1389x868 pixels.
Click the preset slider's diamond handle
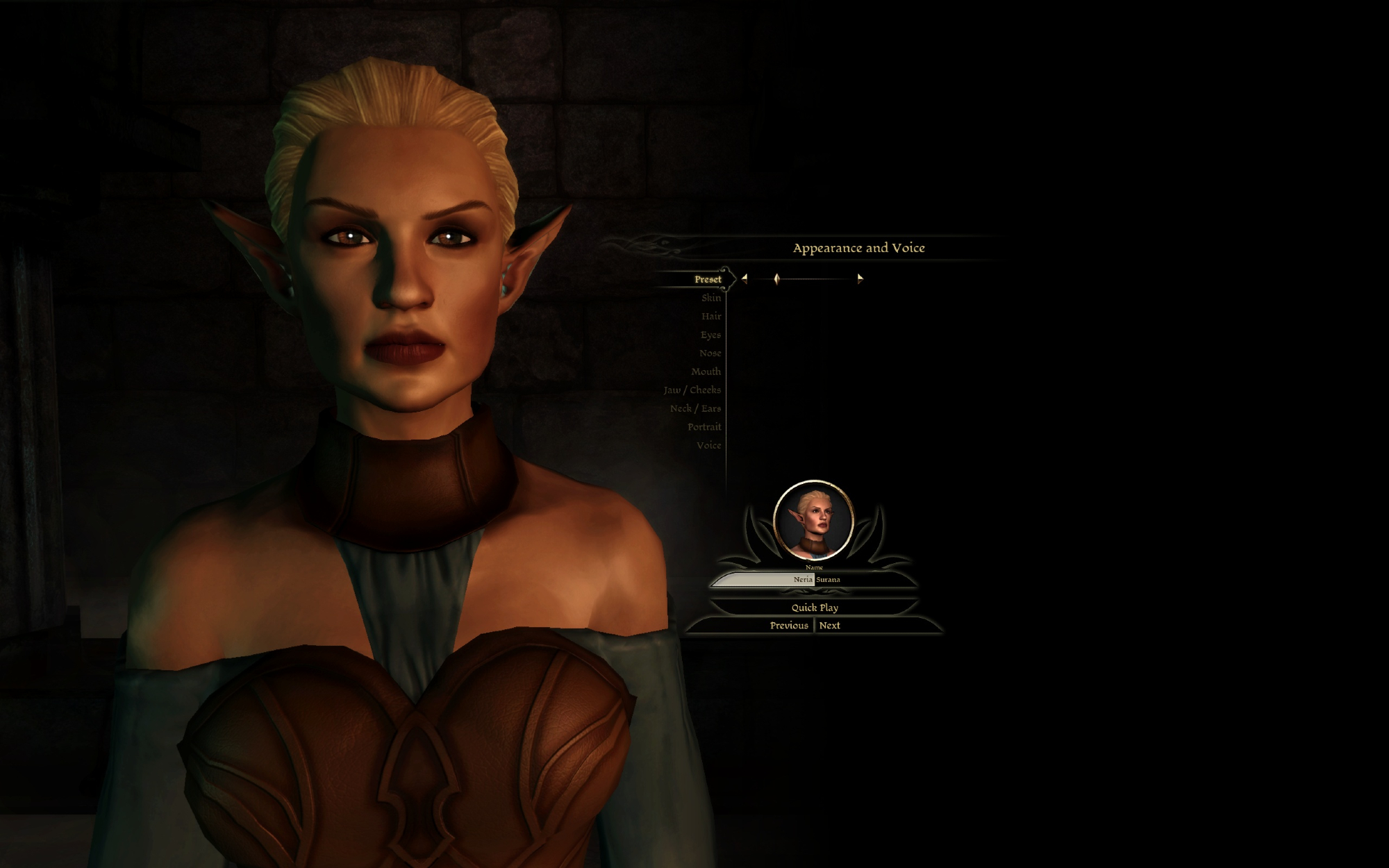click(776, 278)
